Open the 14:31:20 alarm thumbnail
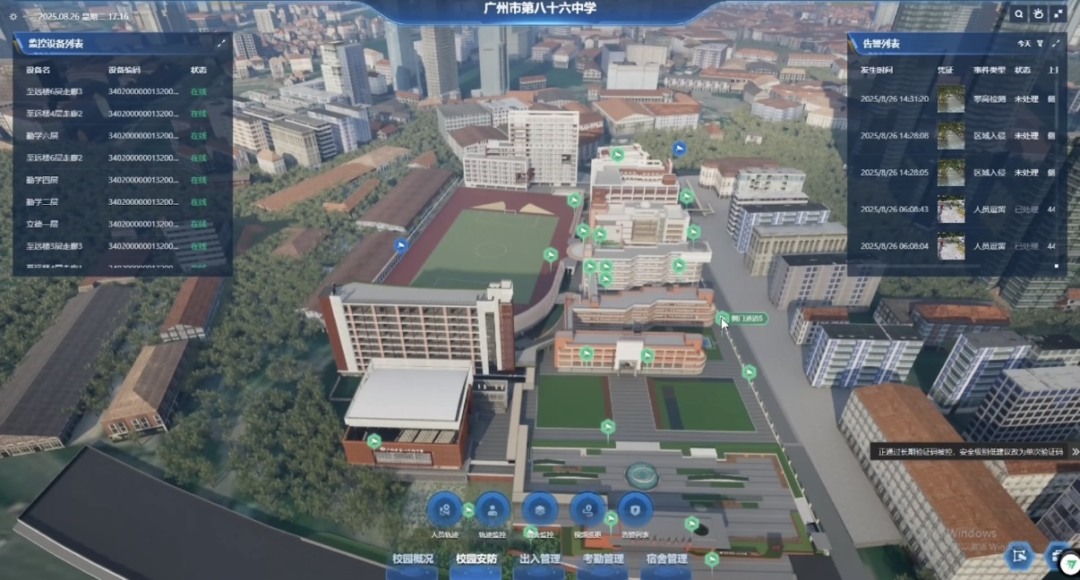1080x580 pixels. pos(951,100)
